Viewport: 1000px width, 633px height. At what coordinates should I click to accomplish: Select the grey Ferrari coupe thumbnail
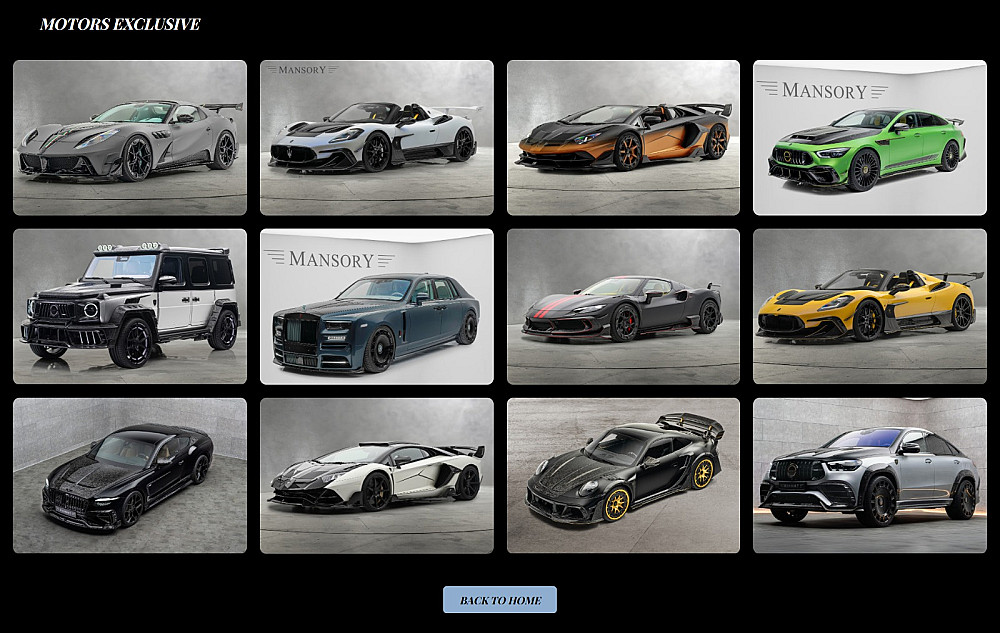coord(130,138)
